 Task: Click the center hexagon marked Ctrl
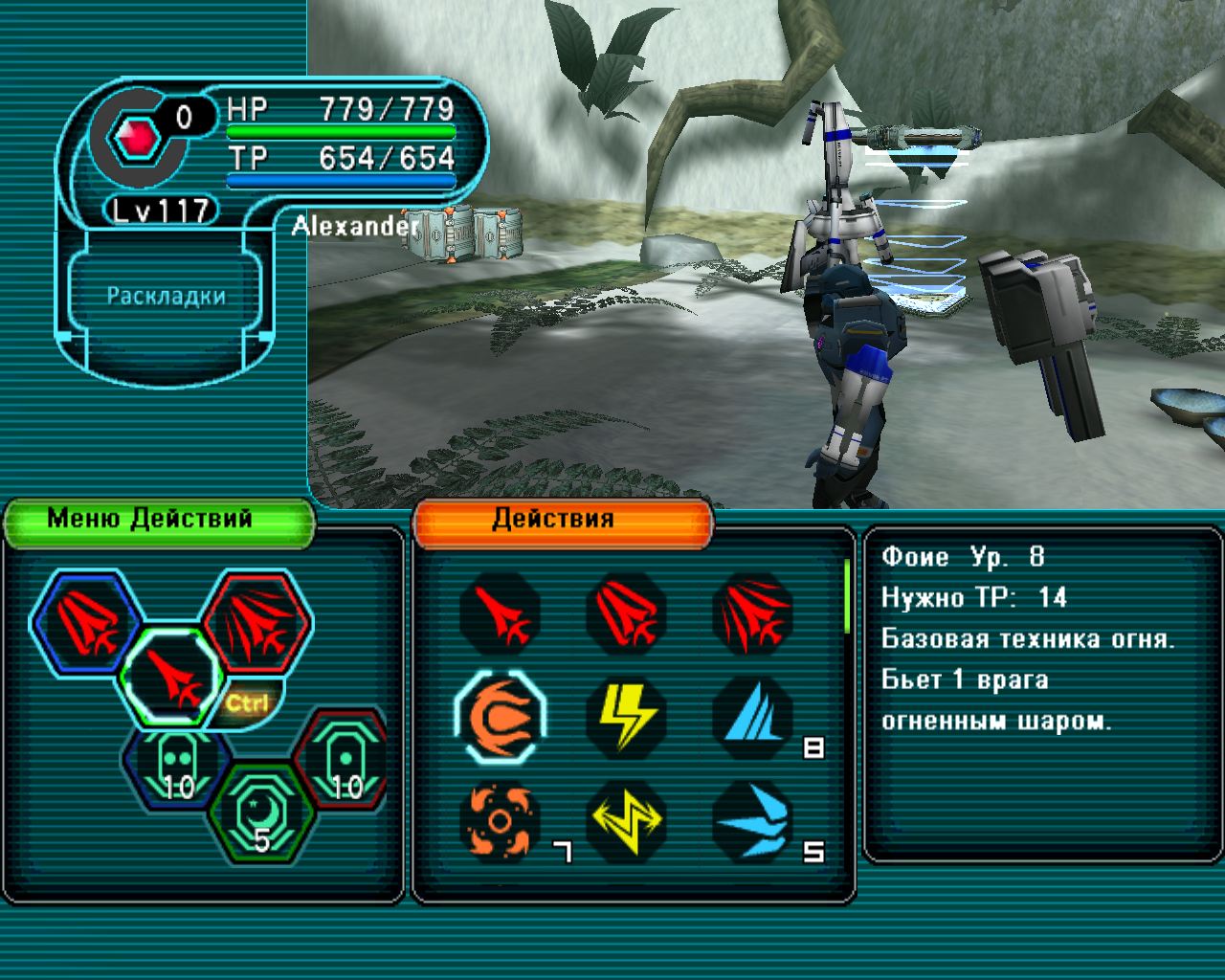tap(171, 676)
